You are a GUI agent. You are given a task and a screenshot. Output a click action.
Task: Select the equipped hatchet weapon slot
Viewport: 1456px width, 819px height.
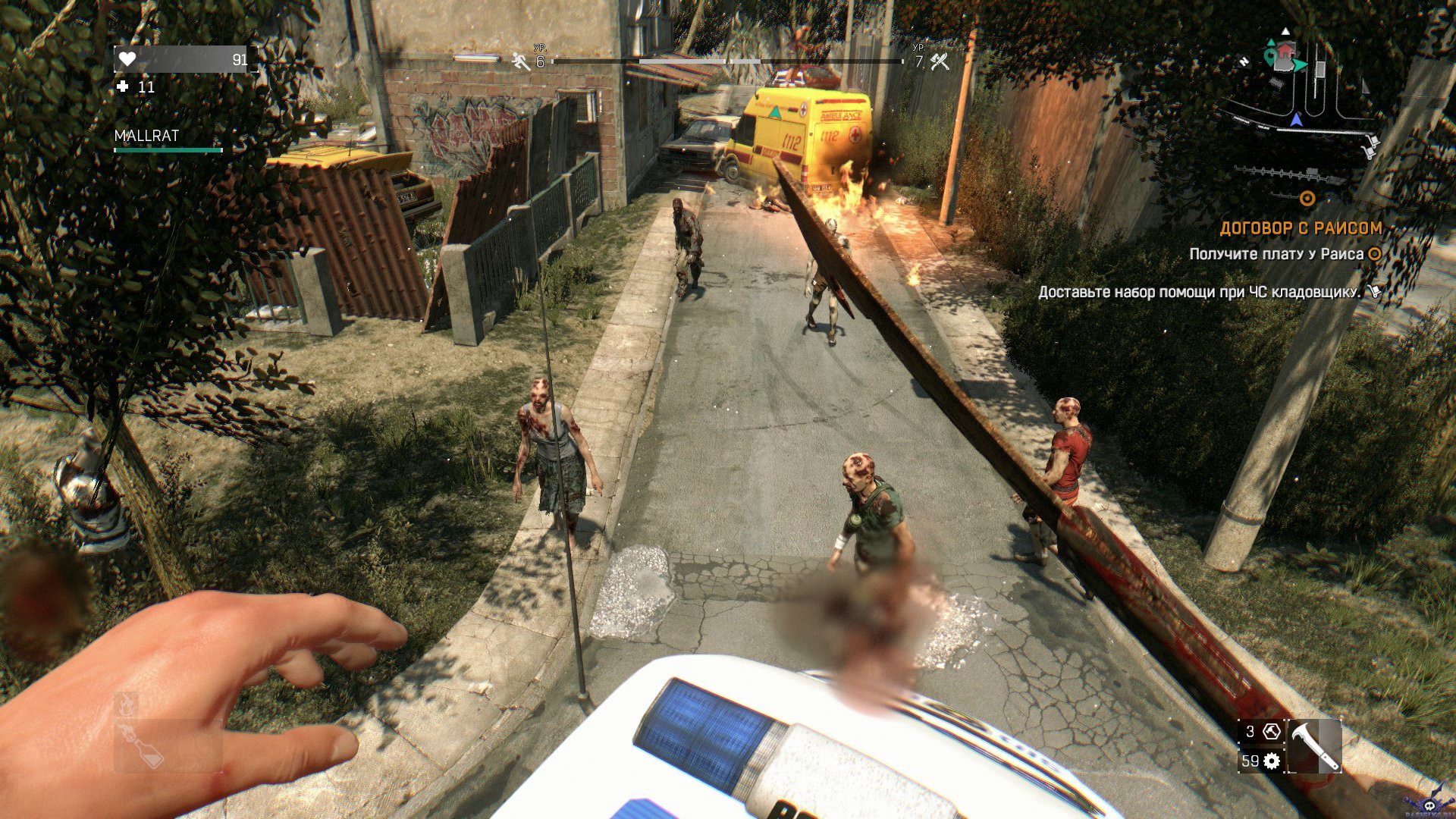(x=1313, y=746)
